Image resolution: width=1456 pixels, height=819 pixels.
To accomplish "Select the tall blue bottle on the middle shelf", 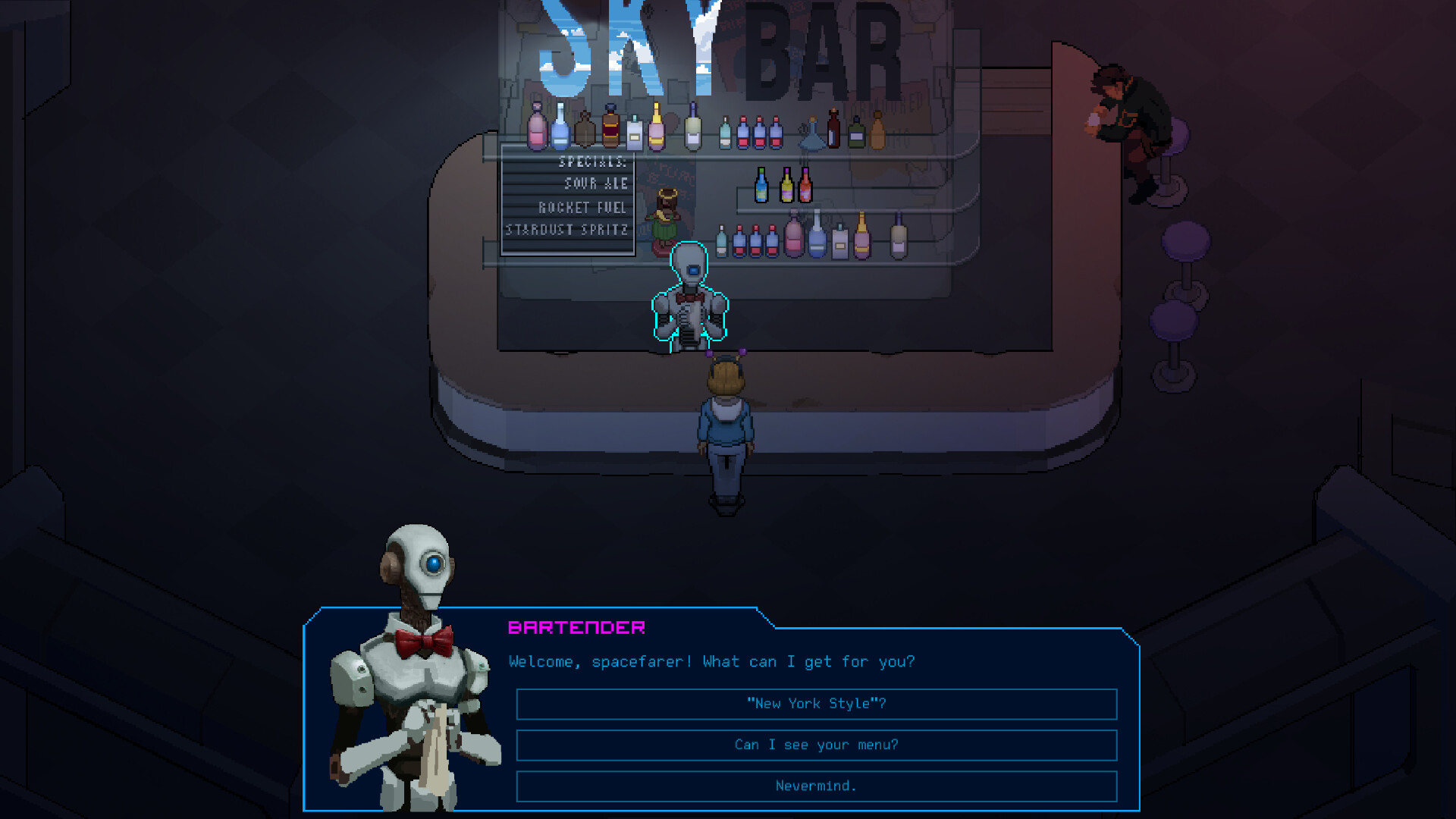I will point(761,186).
